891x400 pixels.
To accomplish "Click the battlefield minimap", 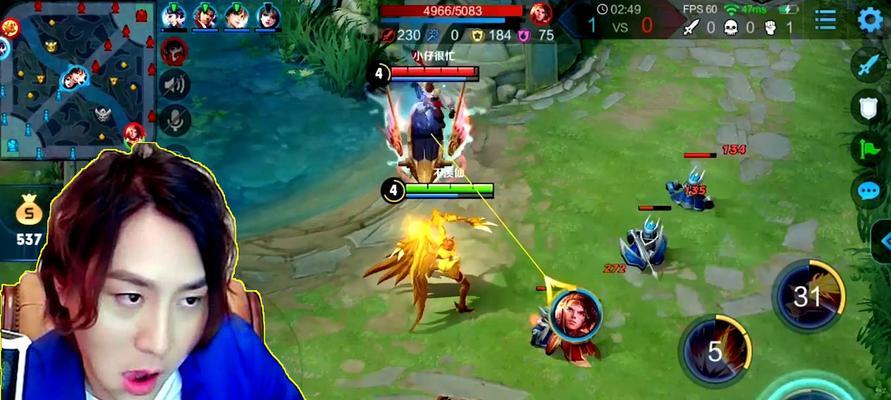I will tap(77, 78).
